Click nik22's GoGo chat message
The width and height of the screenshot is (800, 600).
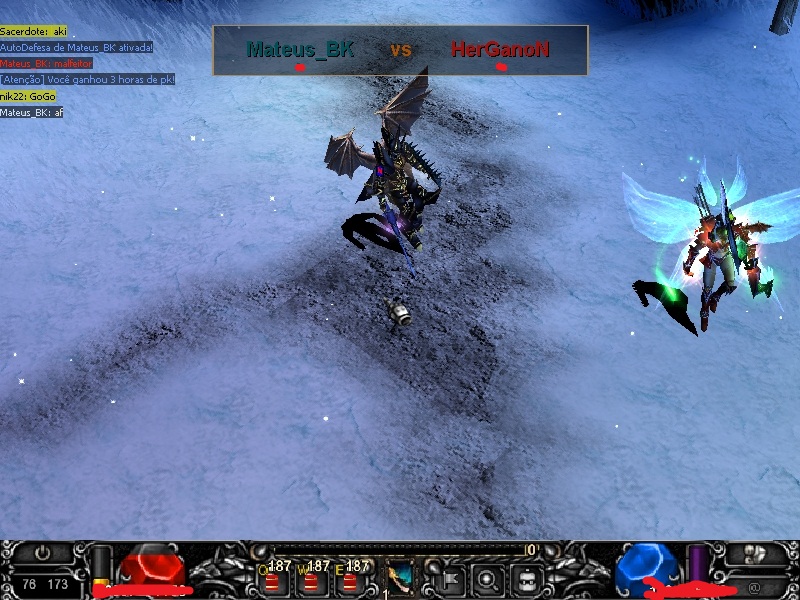click(x=28, y=96)
